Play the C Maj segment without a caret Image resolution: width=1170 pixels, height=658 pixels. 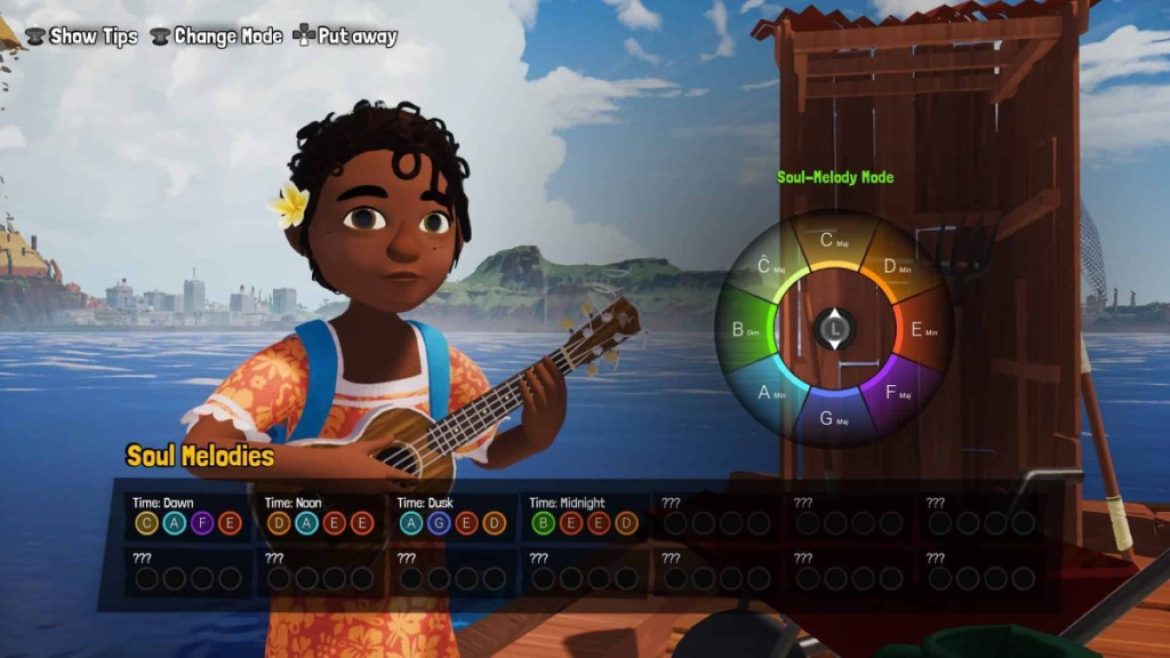point(832,240)
